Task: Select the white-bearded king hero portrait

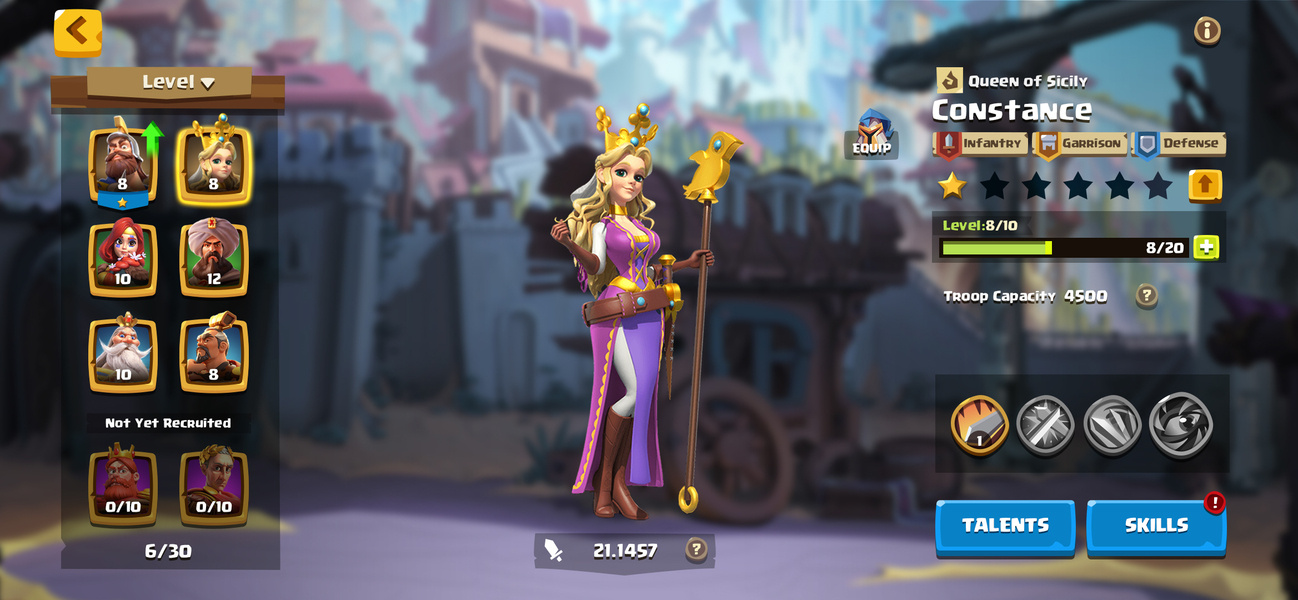Action: click(123, 354)
